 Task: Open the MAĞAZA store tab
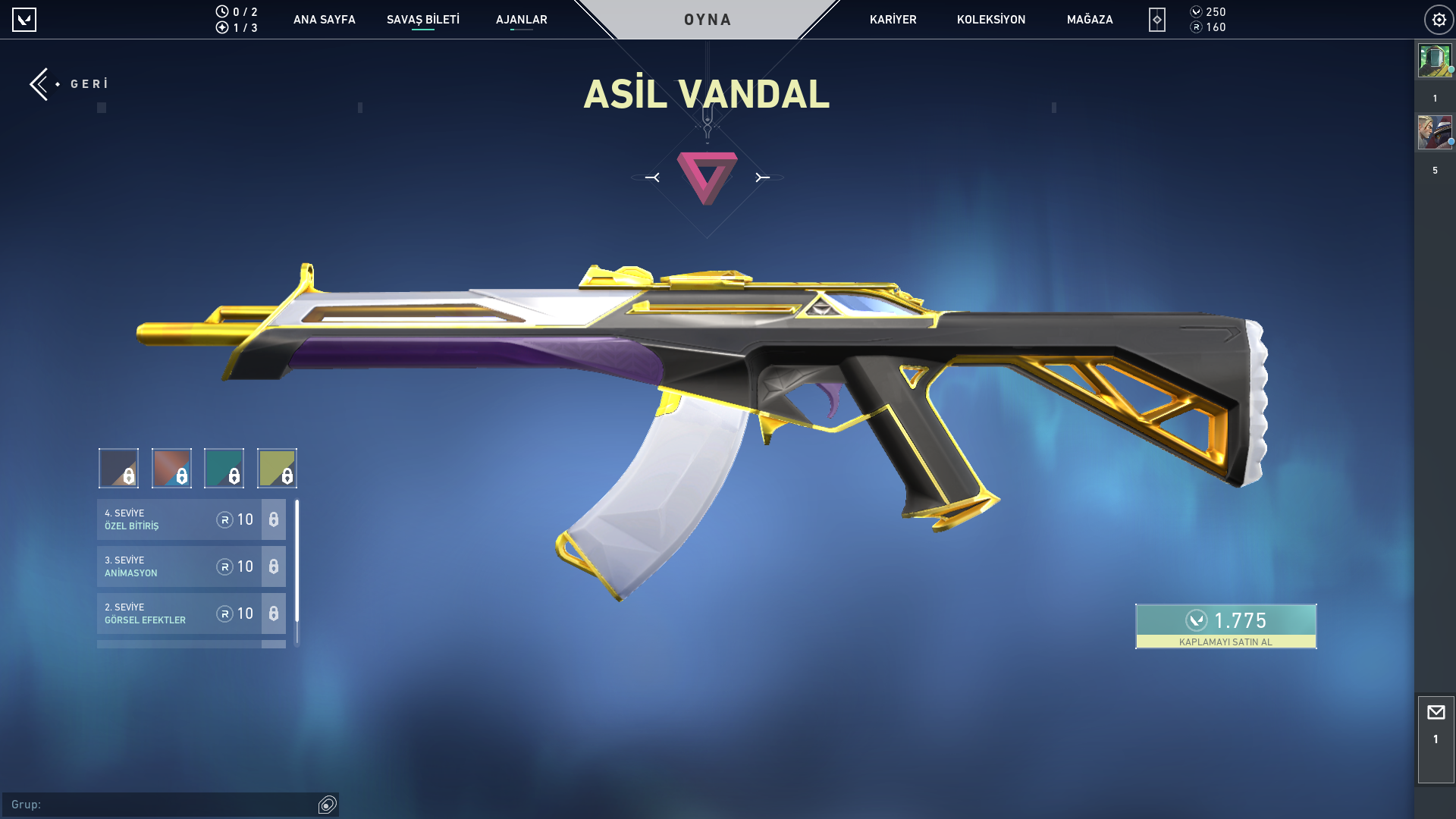[x=1090, y=20]
